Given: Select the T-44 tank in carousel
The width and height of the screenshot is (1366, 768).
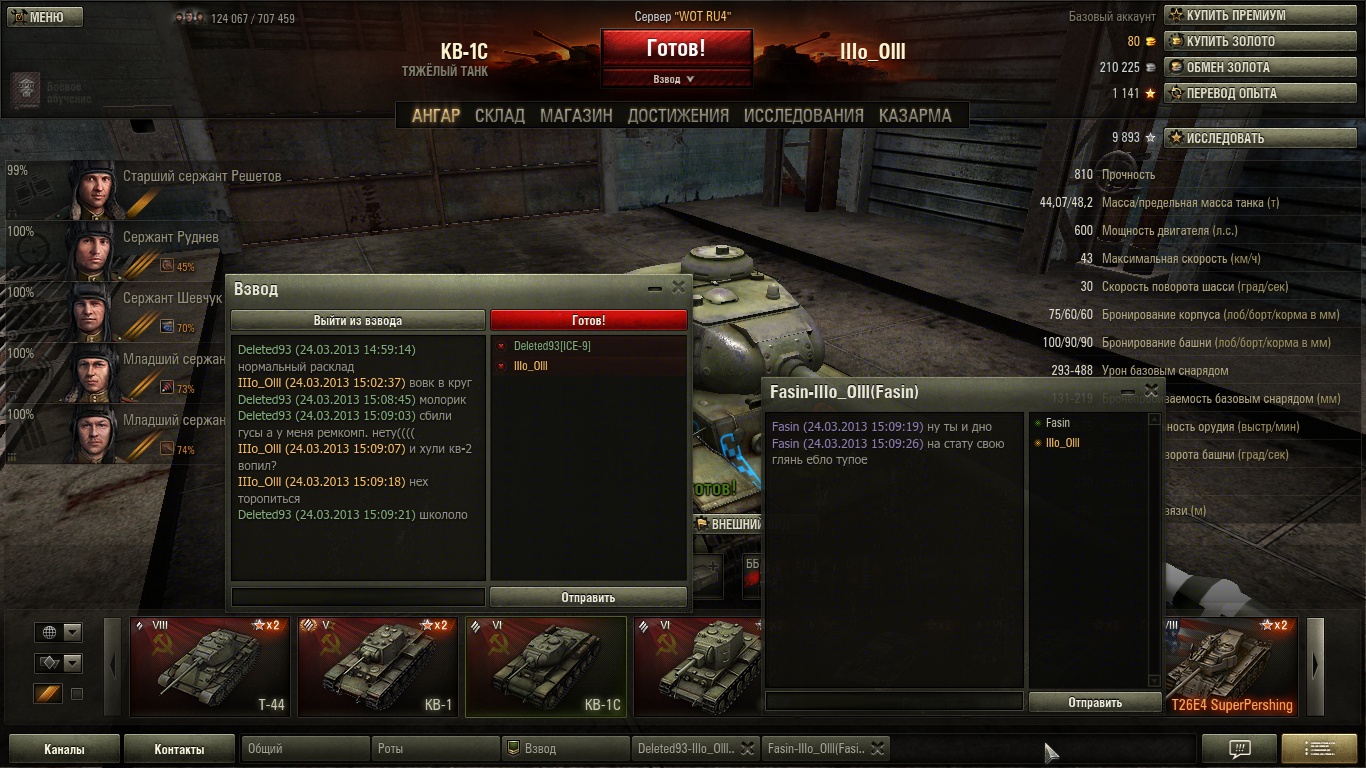Looking at the screenshot, I should pos(211,667).
